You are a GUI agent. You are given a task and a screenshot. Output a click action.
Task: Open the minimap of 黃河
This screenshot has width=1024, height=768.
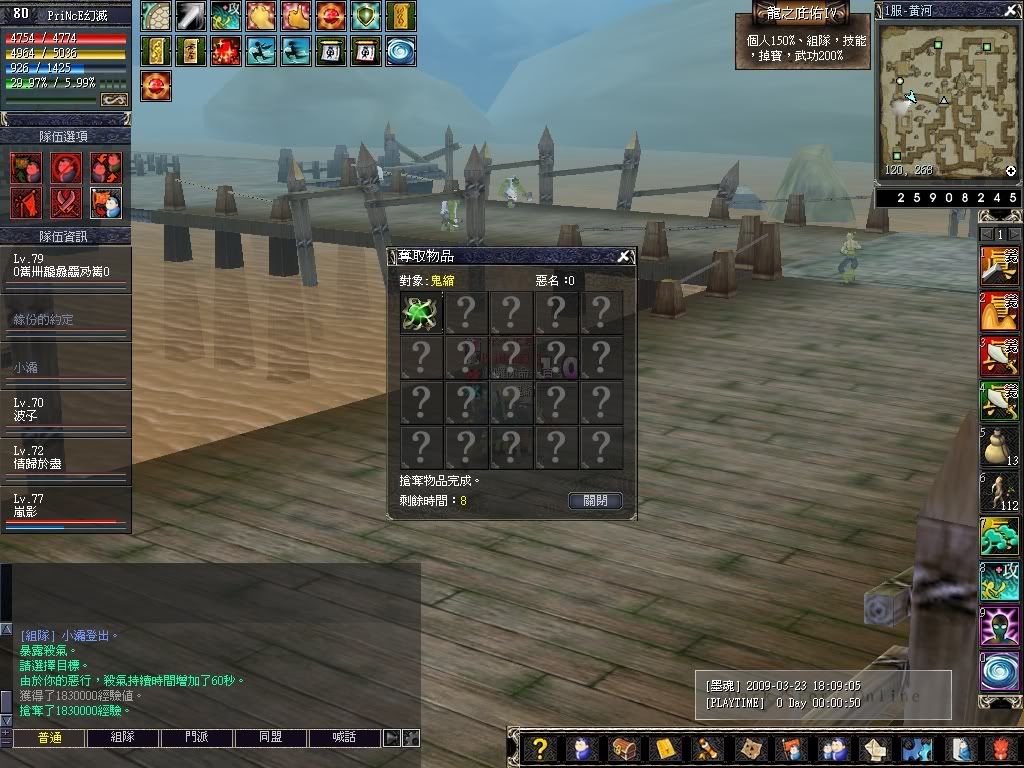click(947, 100)
